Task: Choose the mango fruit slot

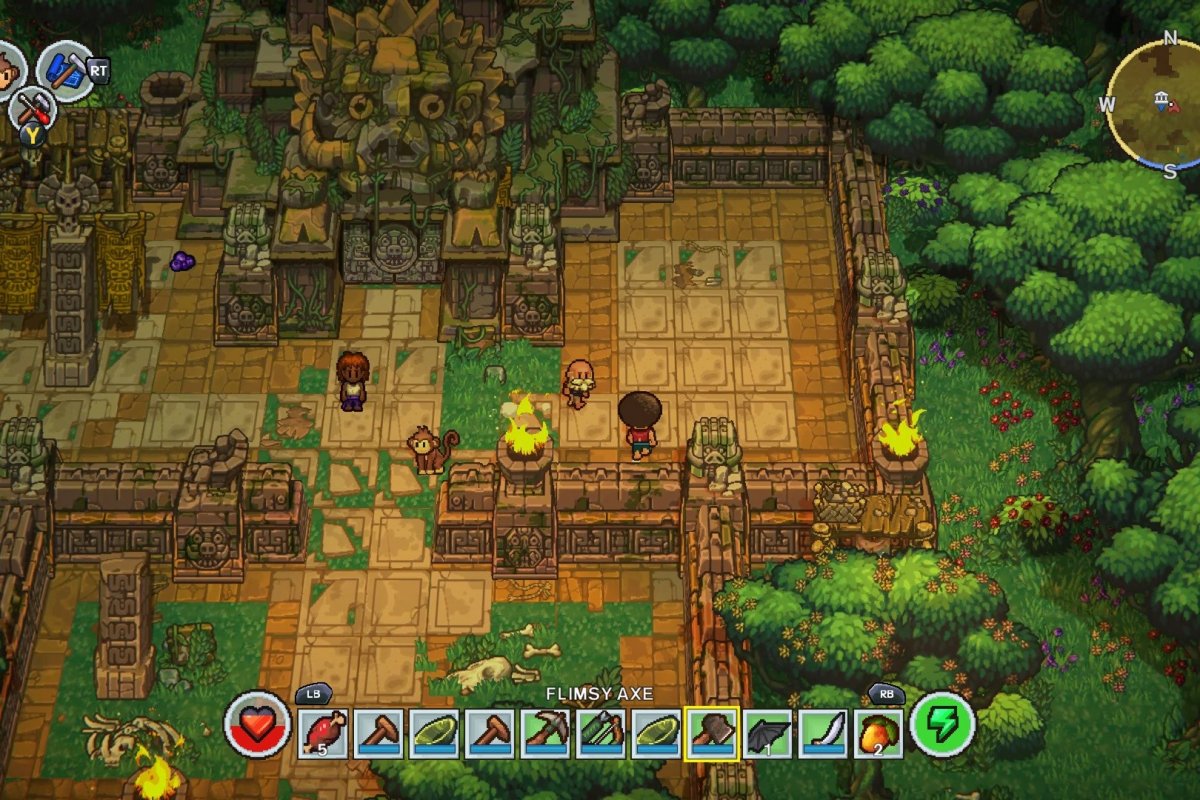Action: pos(880,734)
